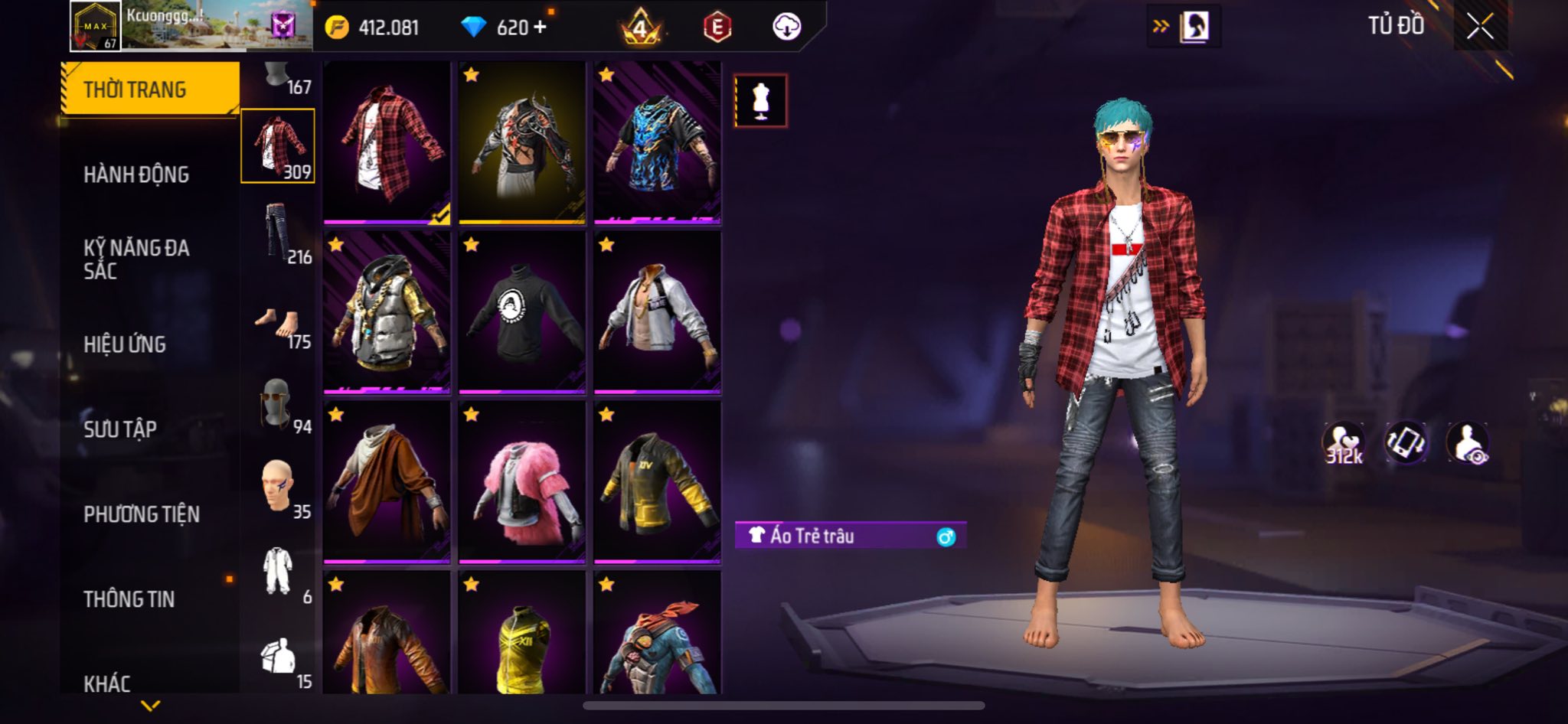Equip the pink fur jacket

tap(522, 484)
